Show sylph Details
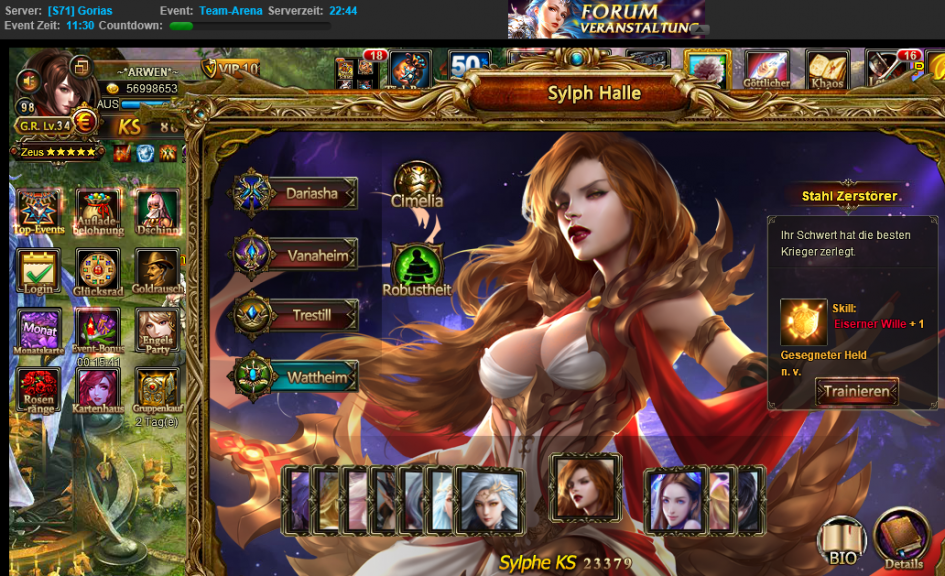The image size is (945, 576). coord(903,538)
